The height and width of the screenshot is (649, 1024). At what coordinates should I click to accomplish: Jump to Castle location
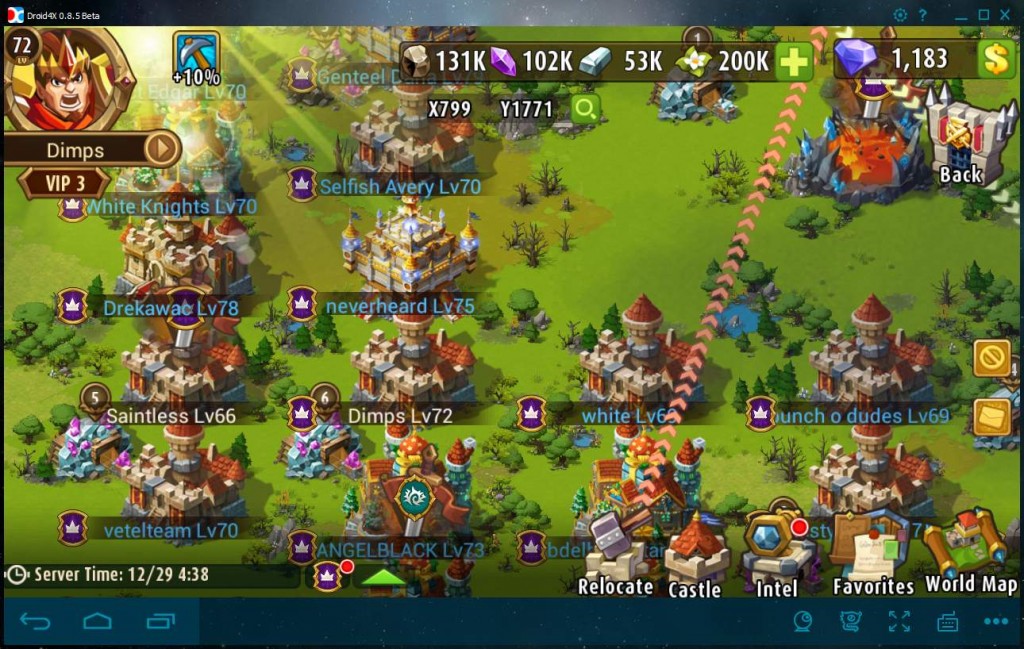695,558
